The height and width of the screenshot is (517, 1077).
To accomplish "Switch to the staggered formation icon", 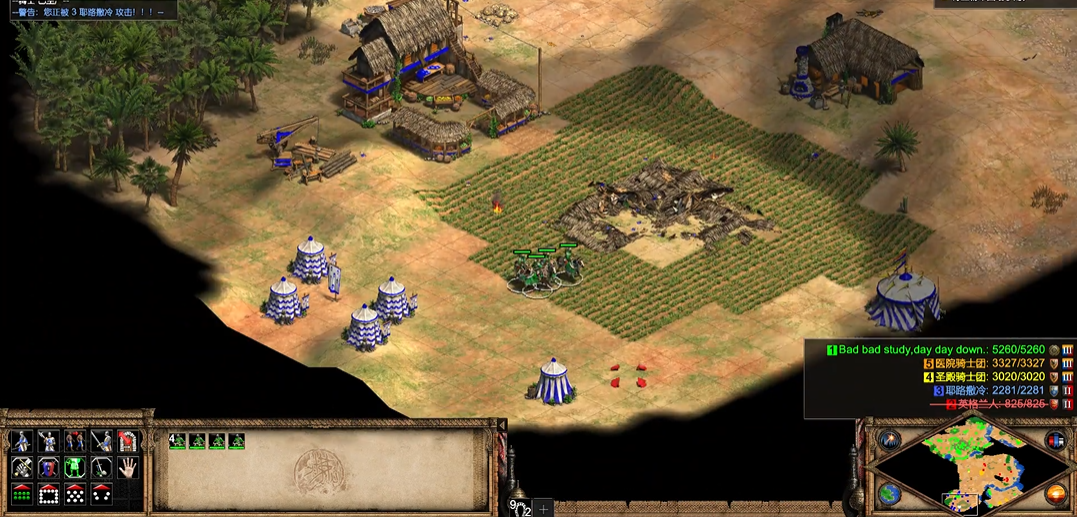I will tap(74, 494).
